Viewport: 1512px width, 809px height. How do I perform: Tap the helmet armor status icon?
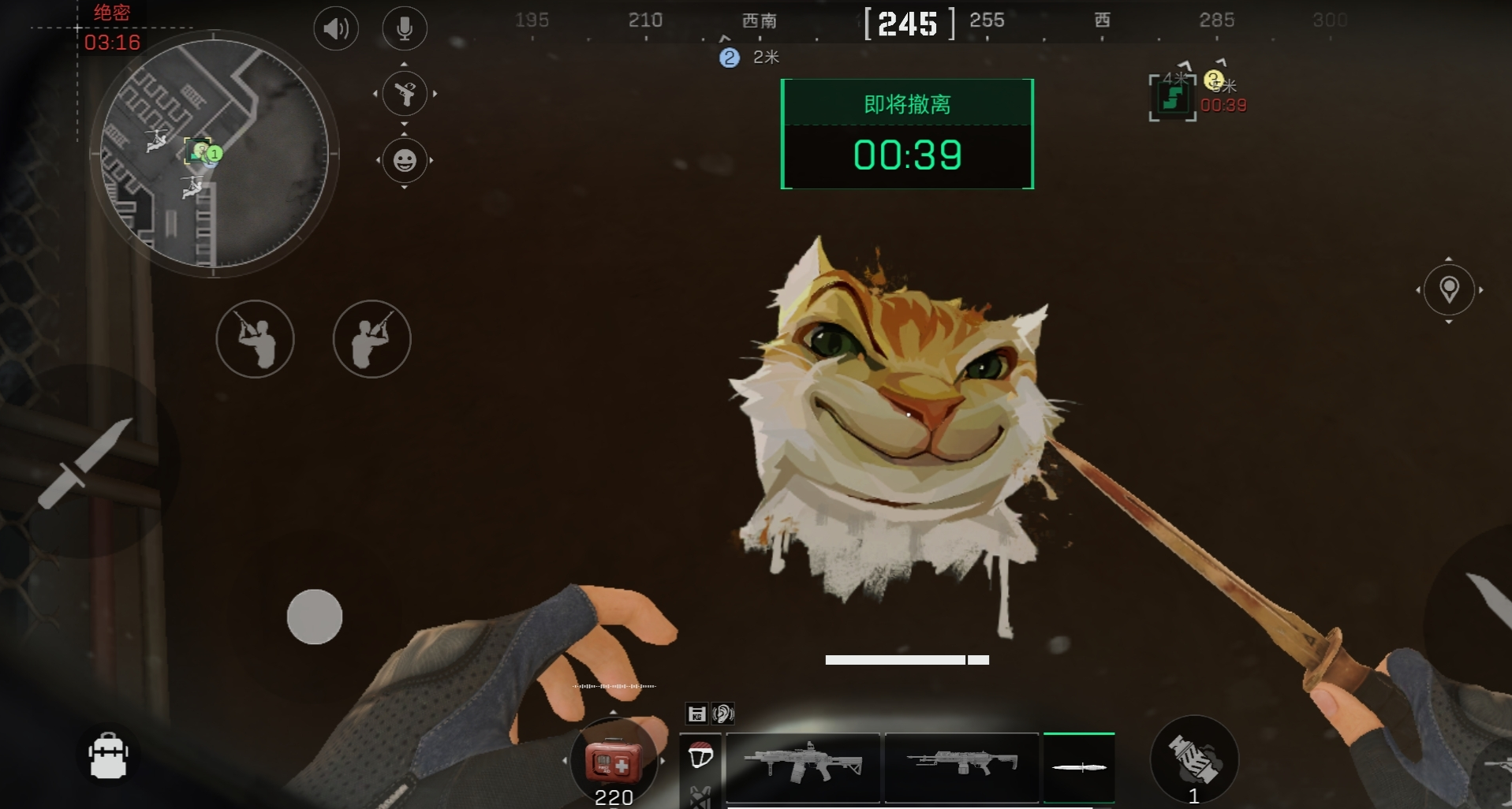click(x=700, y=755)
